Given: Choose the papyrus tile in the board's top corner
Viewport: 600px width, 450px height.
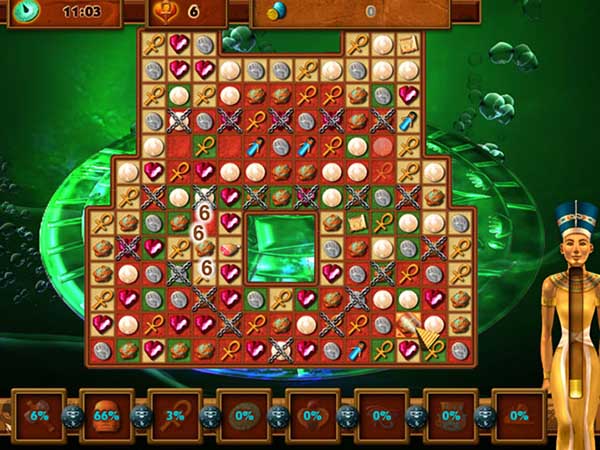Looking at the screenshot, I should pyautogui.click(x=408, y=45).
